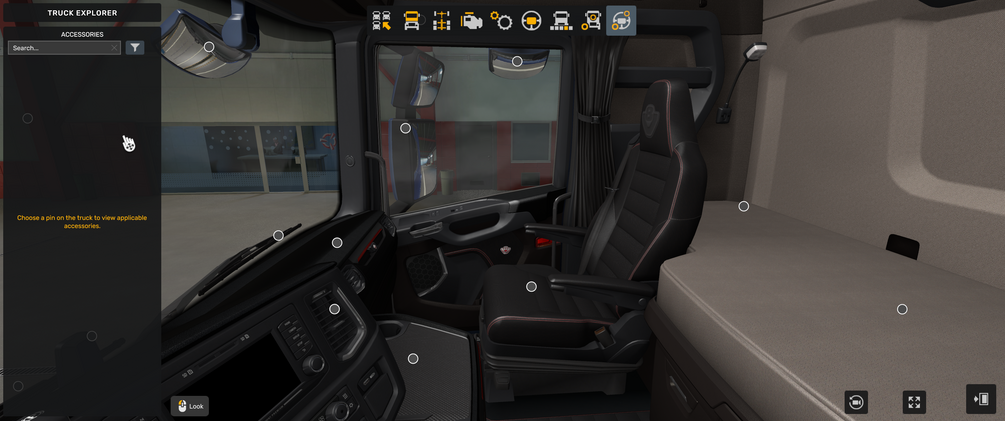The width and height of the screenshot is (1005, 421).
Task: Choose the exterior accessories truck icon
Action: click(x=591, y=21)
